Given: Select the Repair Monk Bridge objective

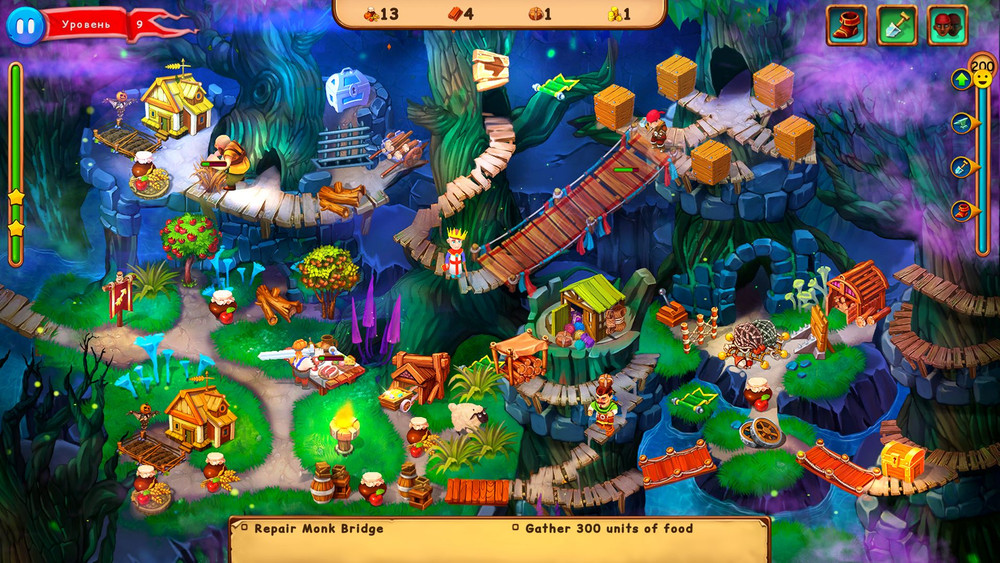Looking at the screenshot, I should pos(318,528).
